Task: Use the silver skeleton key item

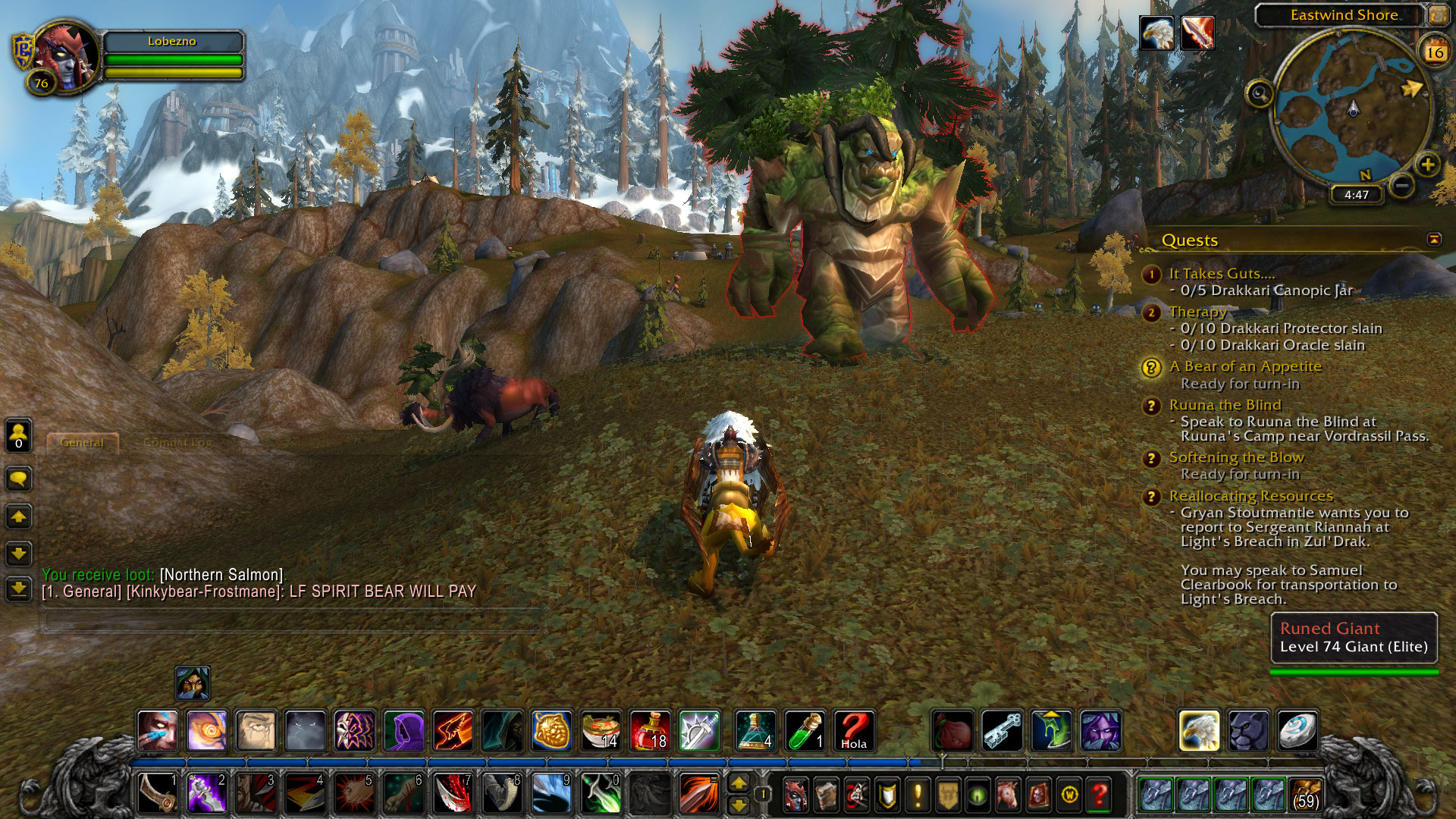Action: tap(1002, 730)
